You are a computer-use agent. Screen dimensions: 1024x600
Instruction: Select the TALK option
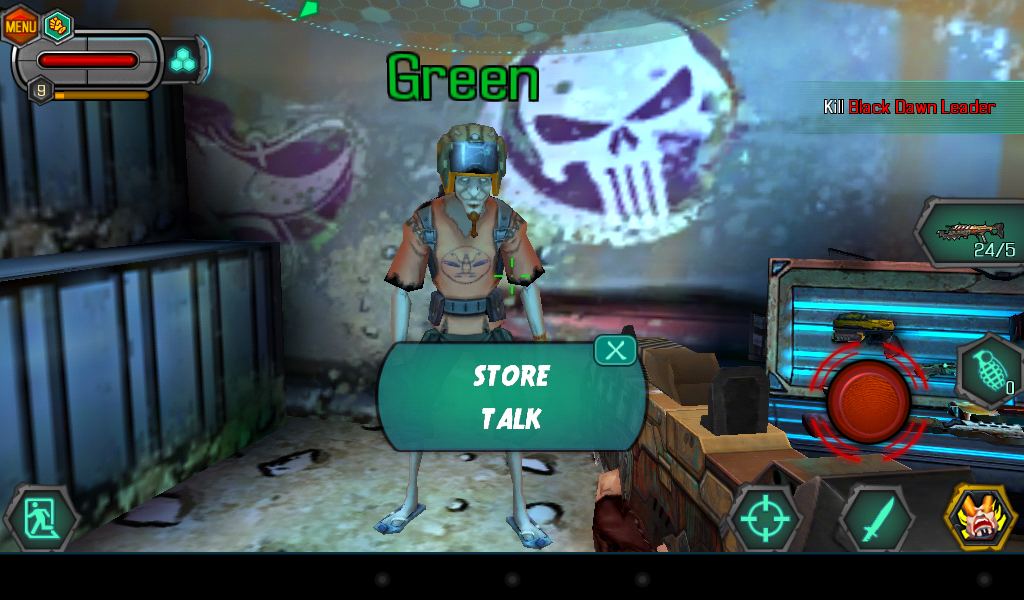[511, 418]
